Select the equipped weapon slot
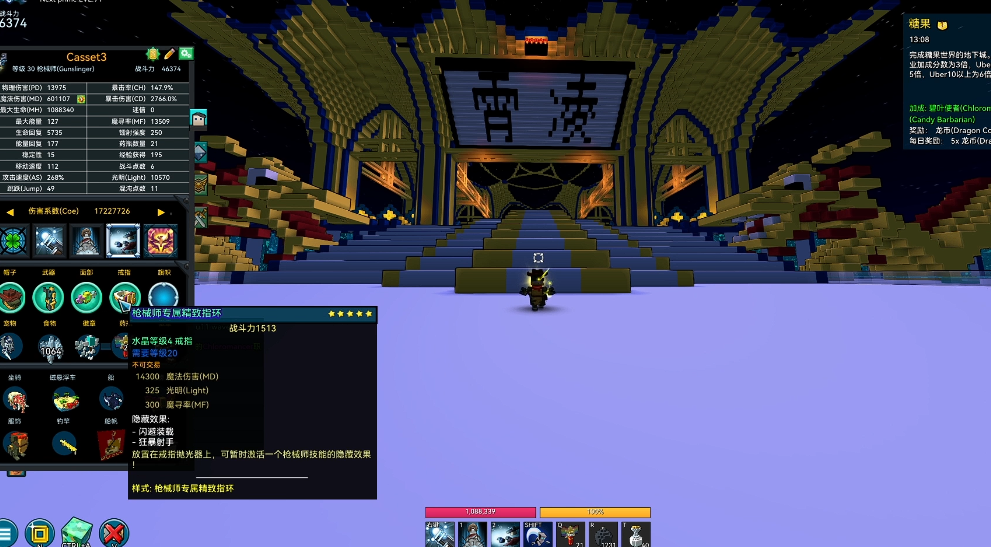 (49, 296)
